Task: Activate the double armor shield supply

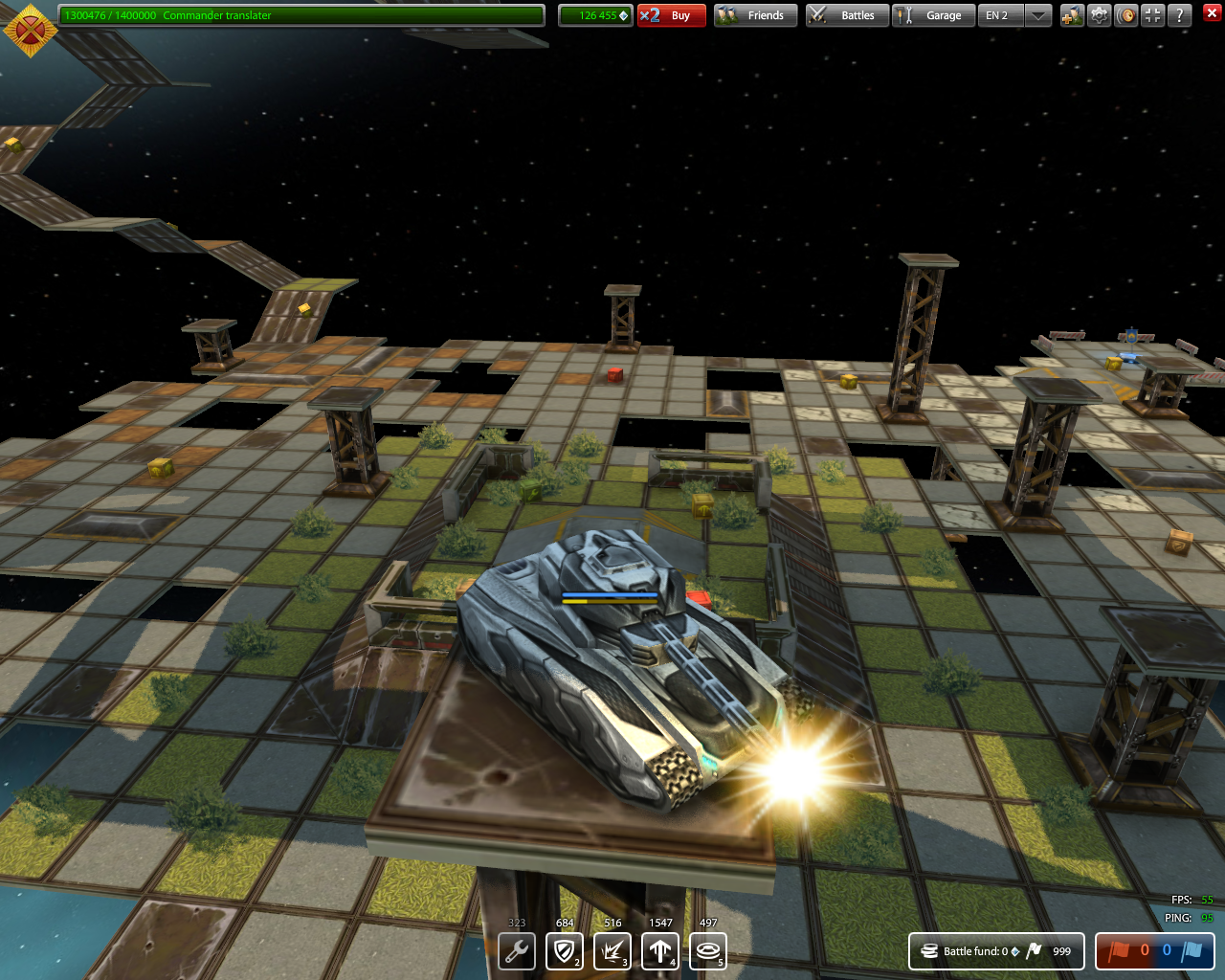Action: coord(565,951)
